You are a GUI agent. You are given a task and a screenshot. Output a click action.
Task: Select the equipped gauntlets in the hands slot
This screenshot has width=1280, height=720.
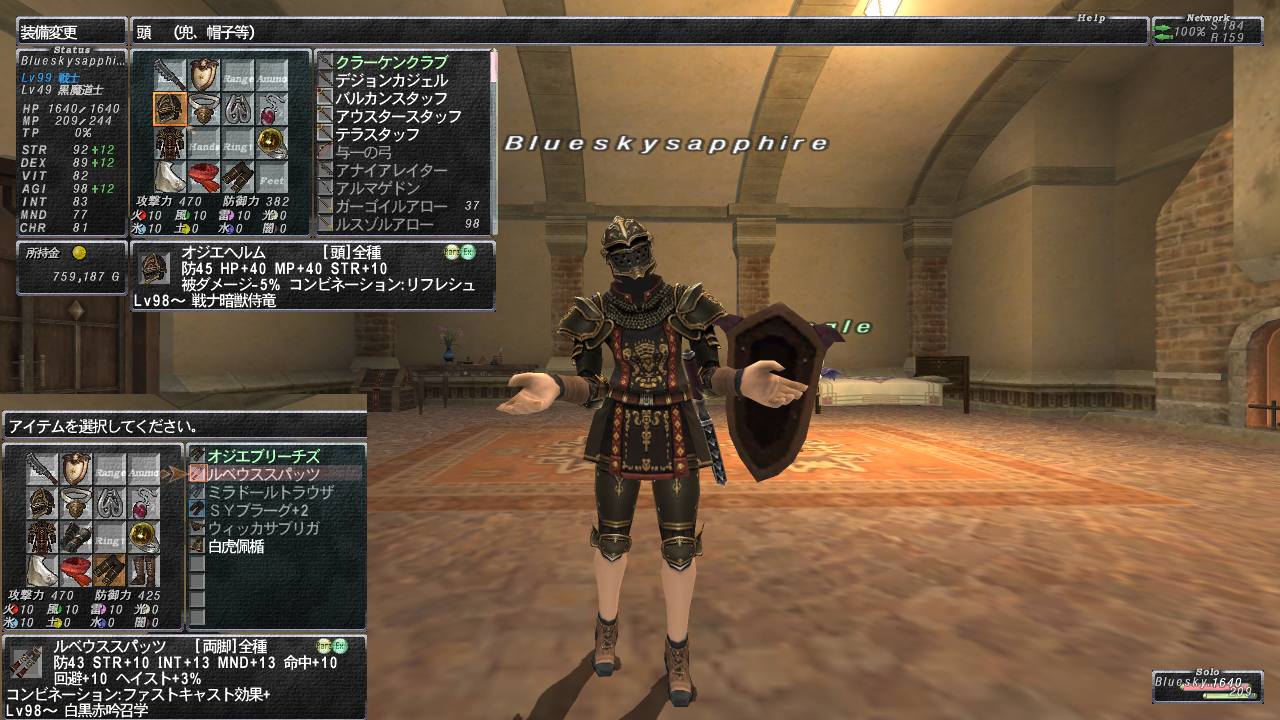(x=75, y=537)
